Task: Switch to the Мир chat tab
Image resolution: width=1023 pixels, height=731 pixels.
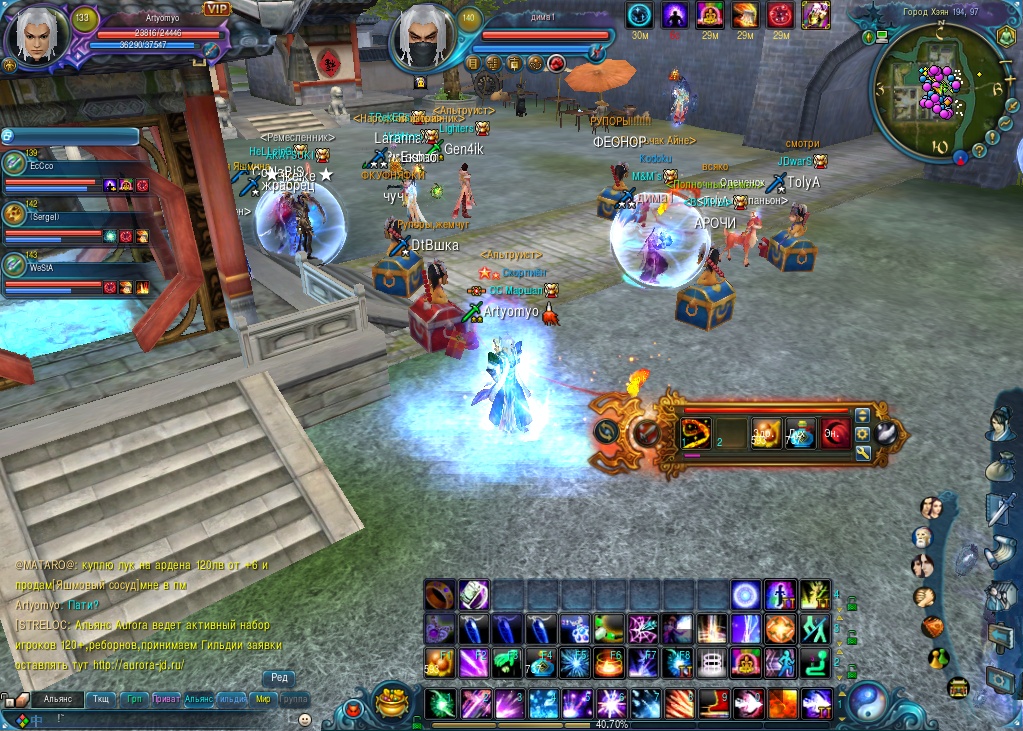Action: pyautogui.click(x=264, y=699)
